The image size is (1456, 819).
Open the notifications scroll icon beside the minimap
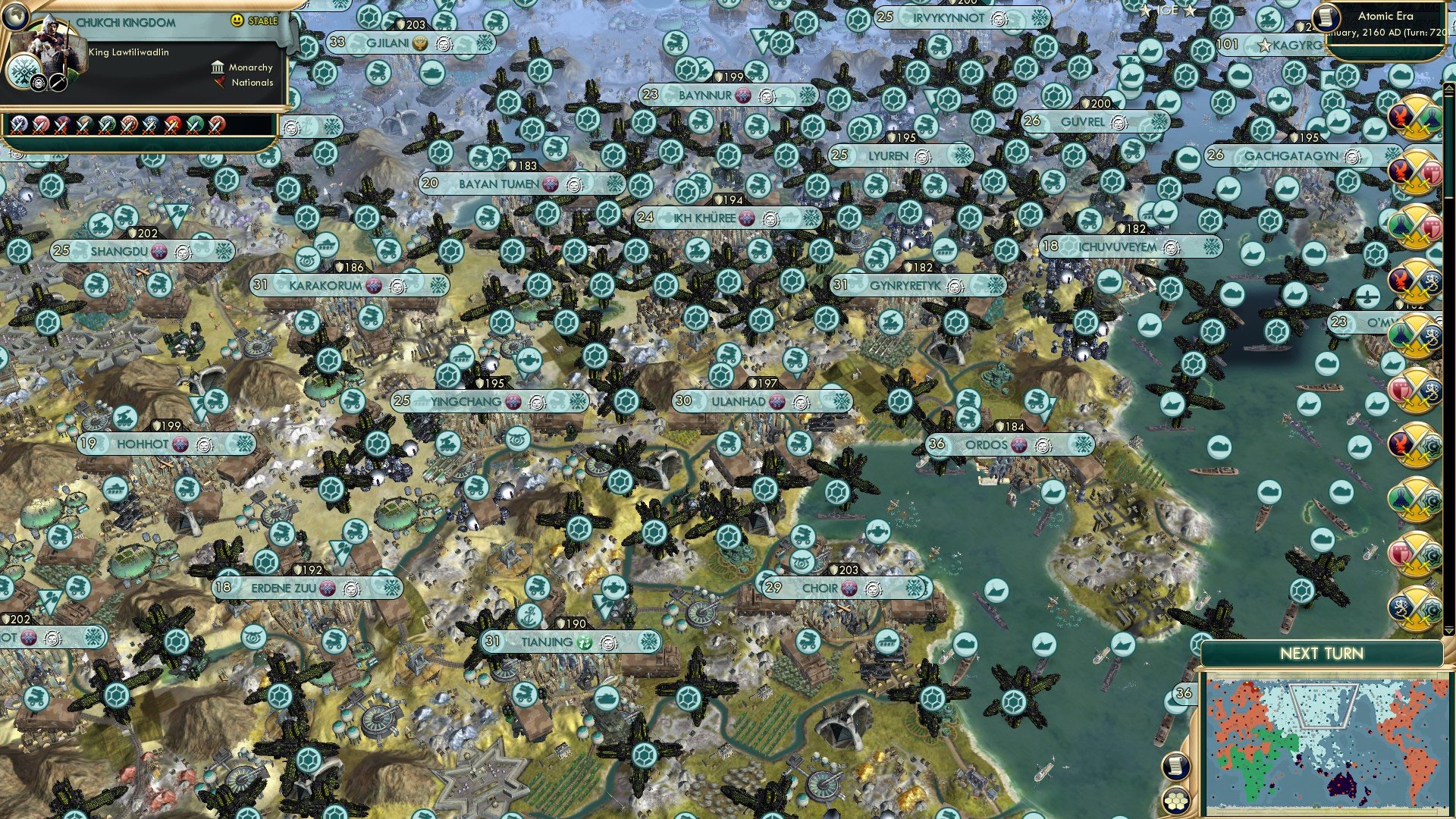pyautogui.click(x=1175, y=766)
